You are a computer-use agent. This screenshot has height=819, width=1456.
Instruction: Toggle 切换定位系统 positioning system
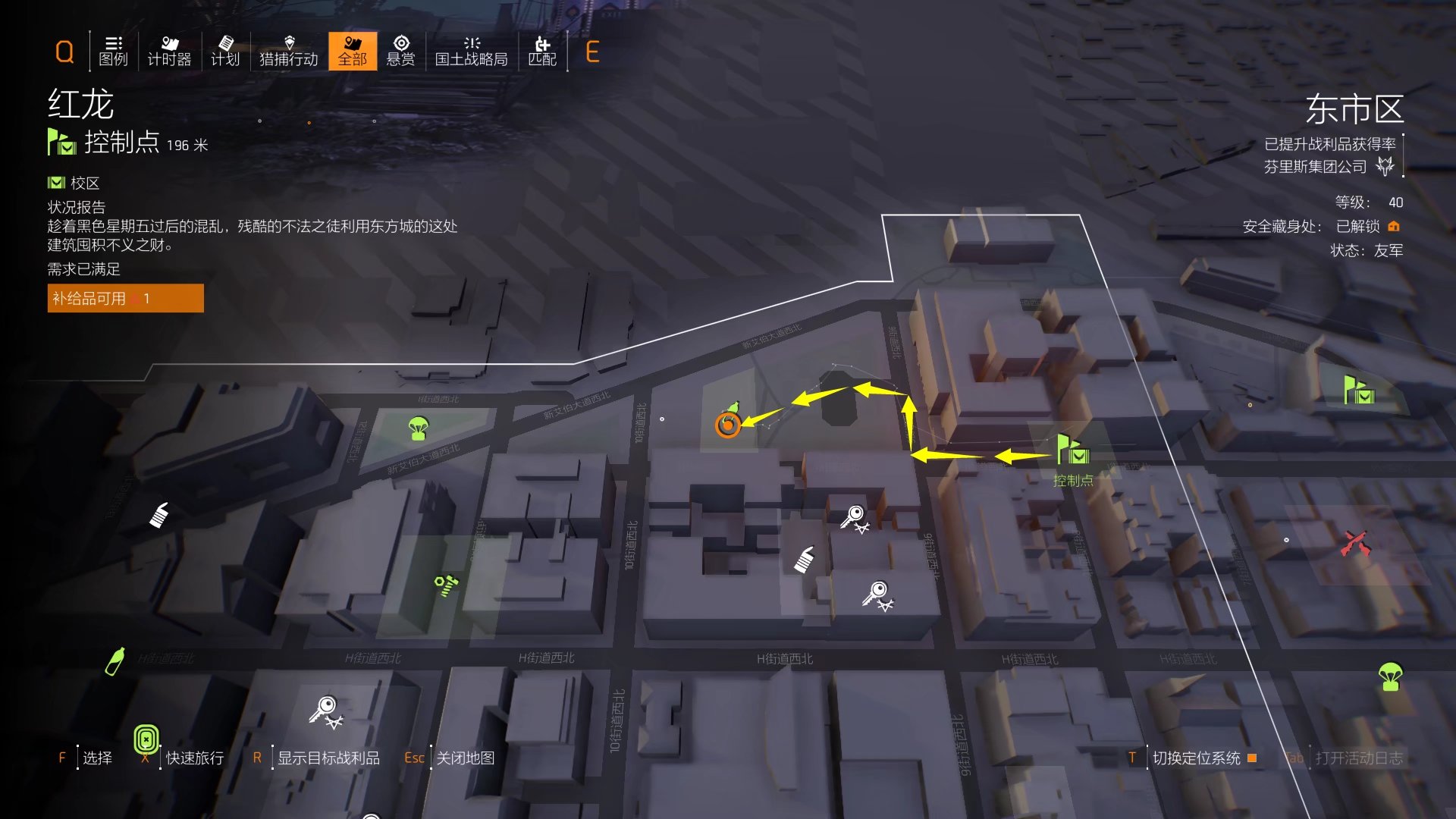pos(1196,758)
